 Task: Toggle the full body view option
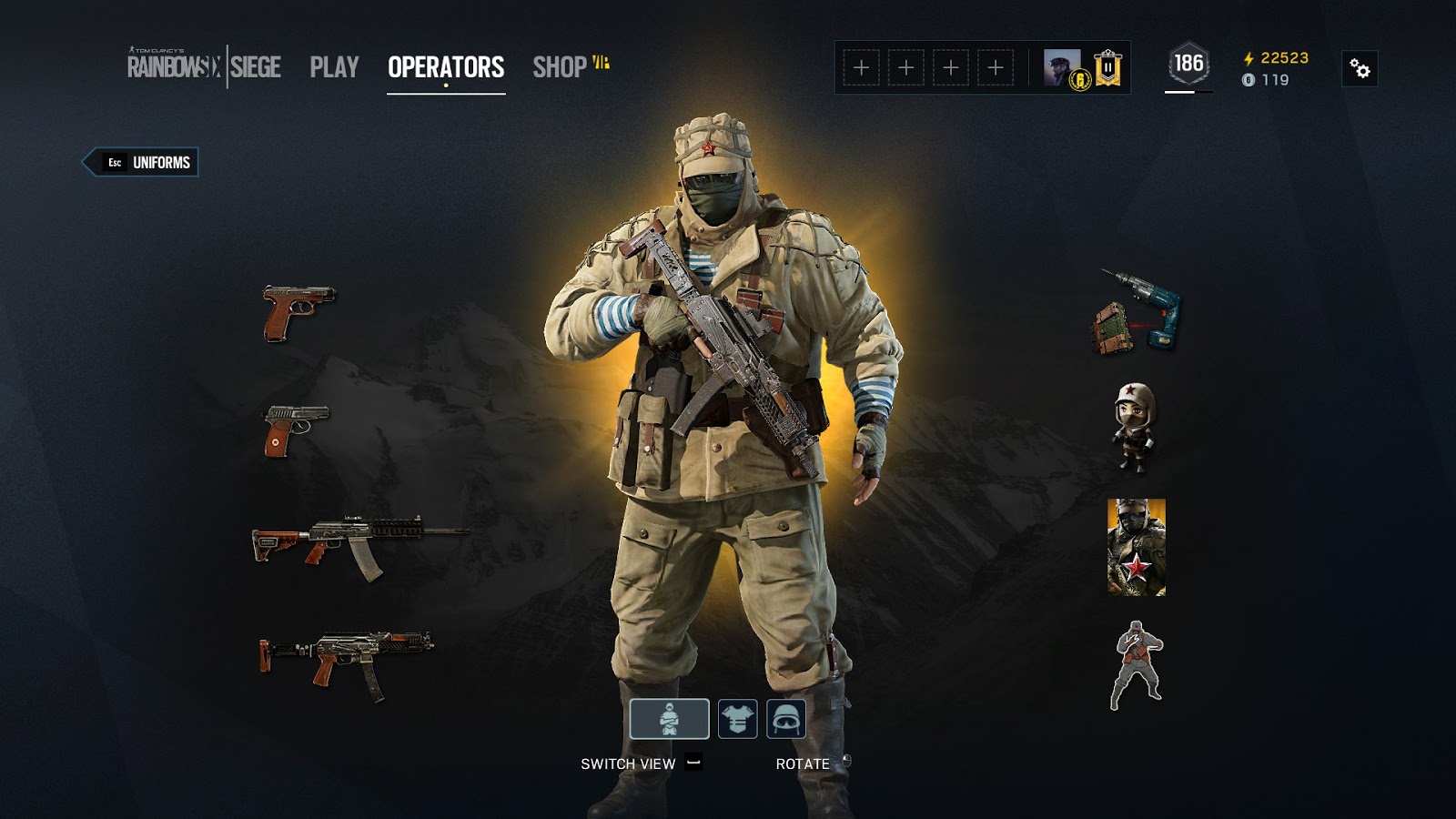[x=669, y=718]
